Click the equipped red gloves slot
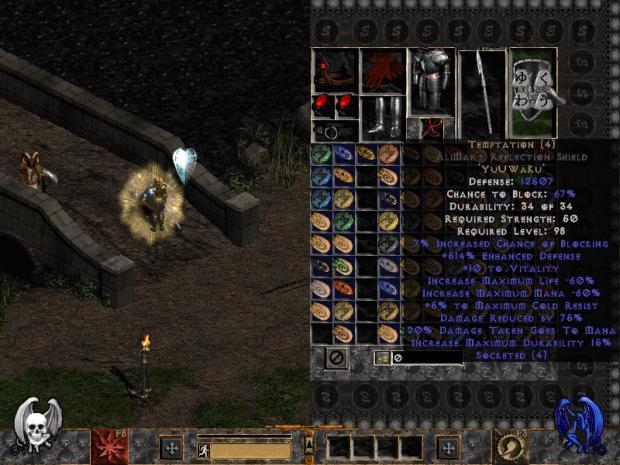This screenshot has height=465, width=620. pos(383,70)
